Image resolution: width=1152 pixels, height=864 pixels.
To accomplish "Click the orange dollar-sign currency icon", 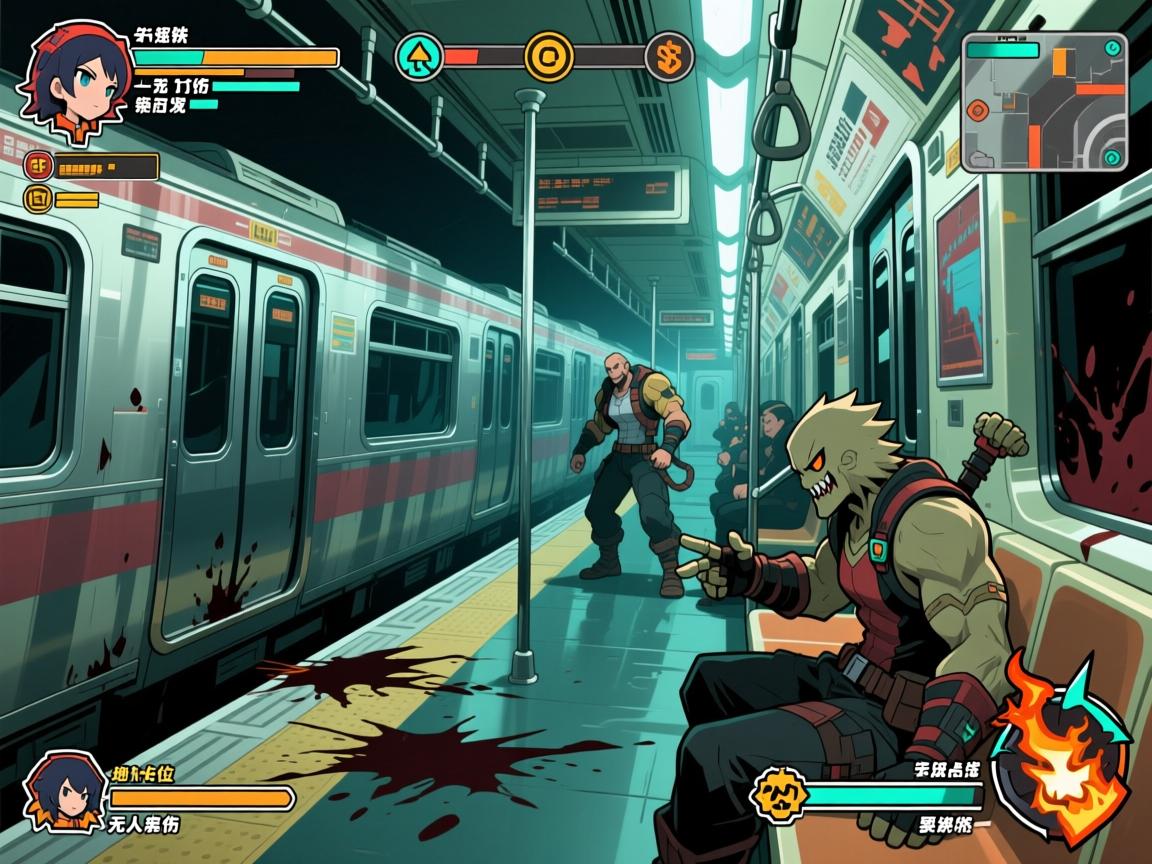I will click(669, 57).
